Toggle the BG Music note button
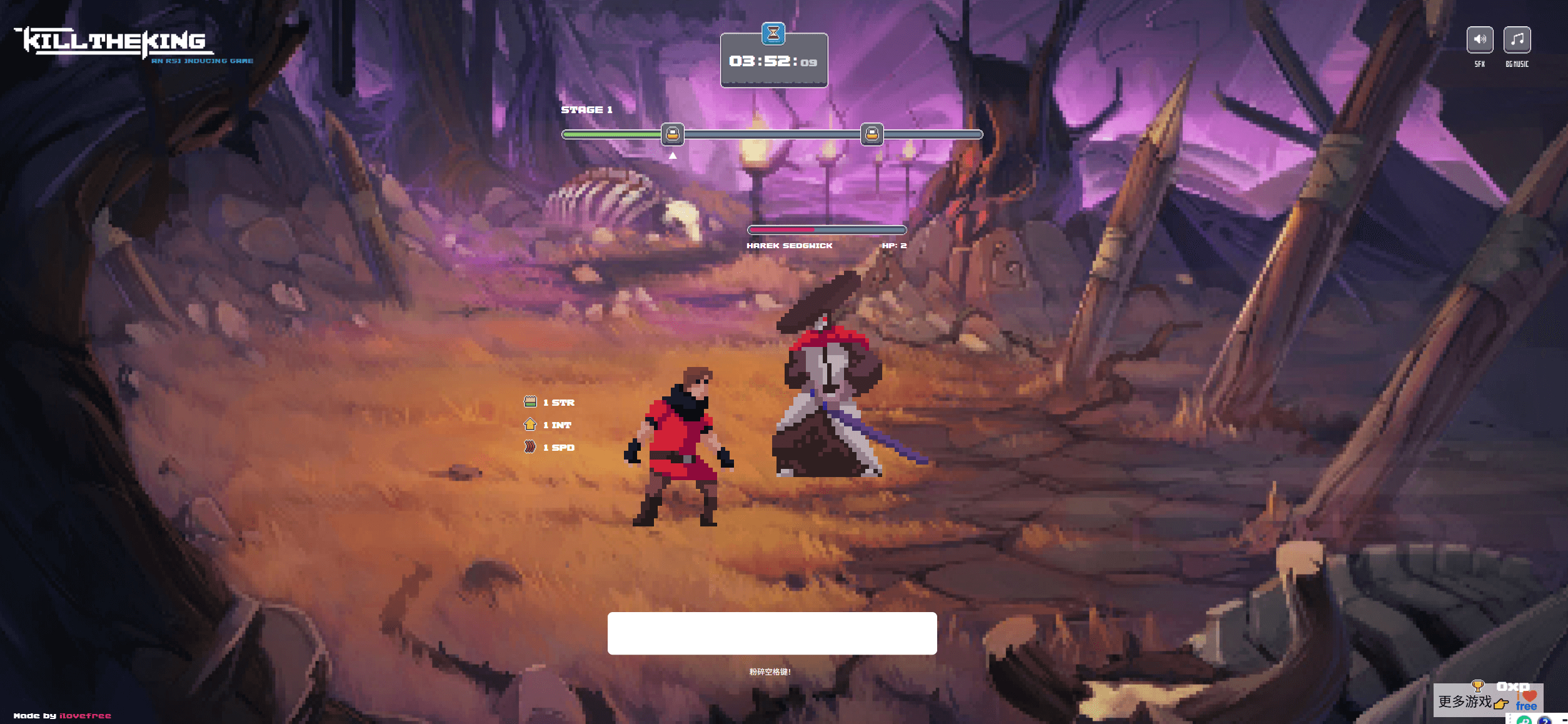This screenshot has height=724, width=1568. (1517, 40)
